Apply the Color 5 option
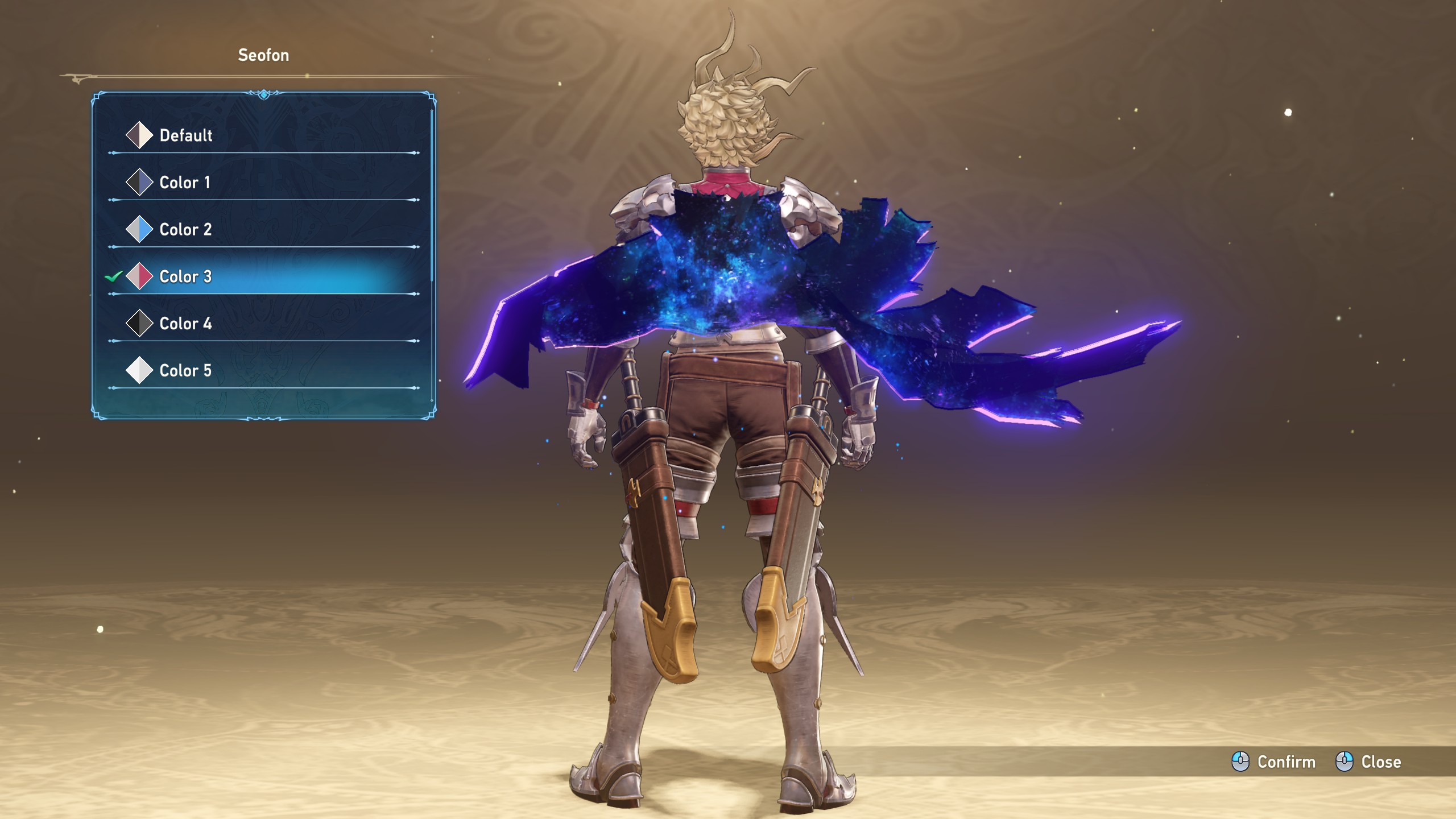The height and width of the screenshot is (819, 1456). tap(185, 371)
